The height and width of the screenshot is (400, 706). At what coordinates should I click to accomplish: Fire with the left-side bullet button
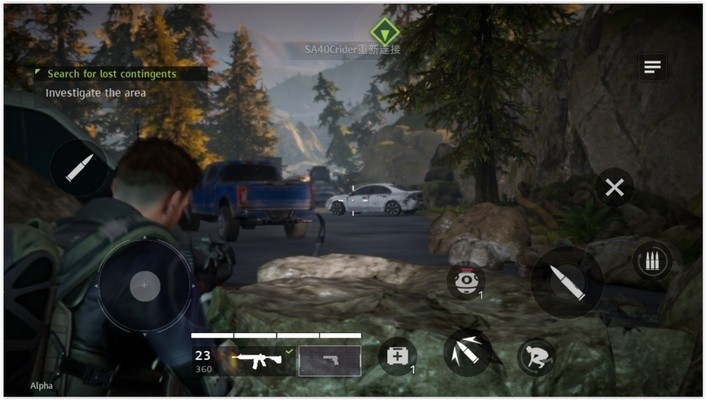79,168
